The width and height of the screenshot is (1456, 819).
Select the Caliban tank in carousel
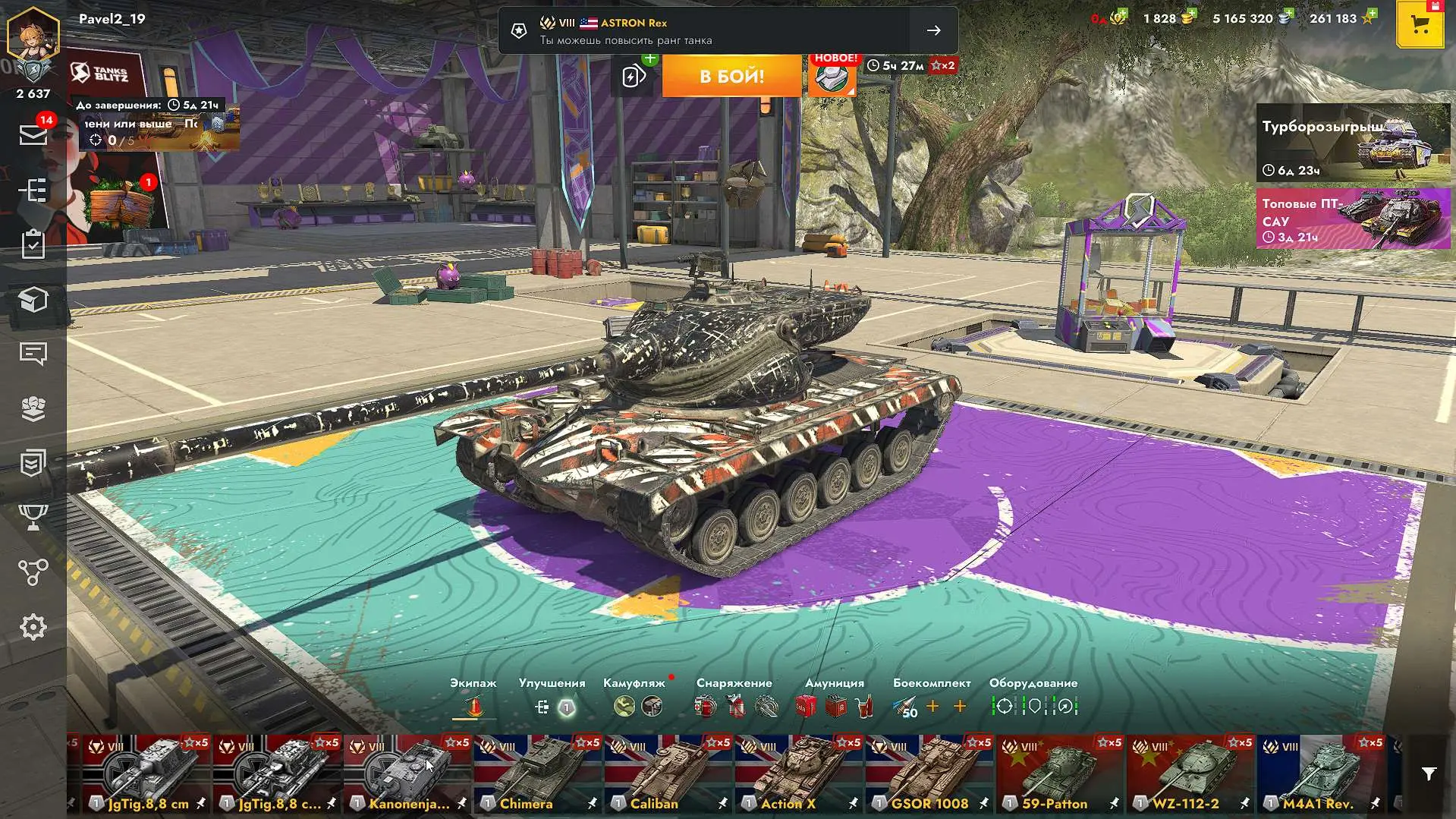pyautogui.click(x=668, y=773)
